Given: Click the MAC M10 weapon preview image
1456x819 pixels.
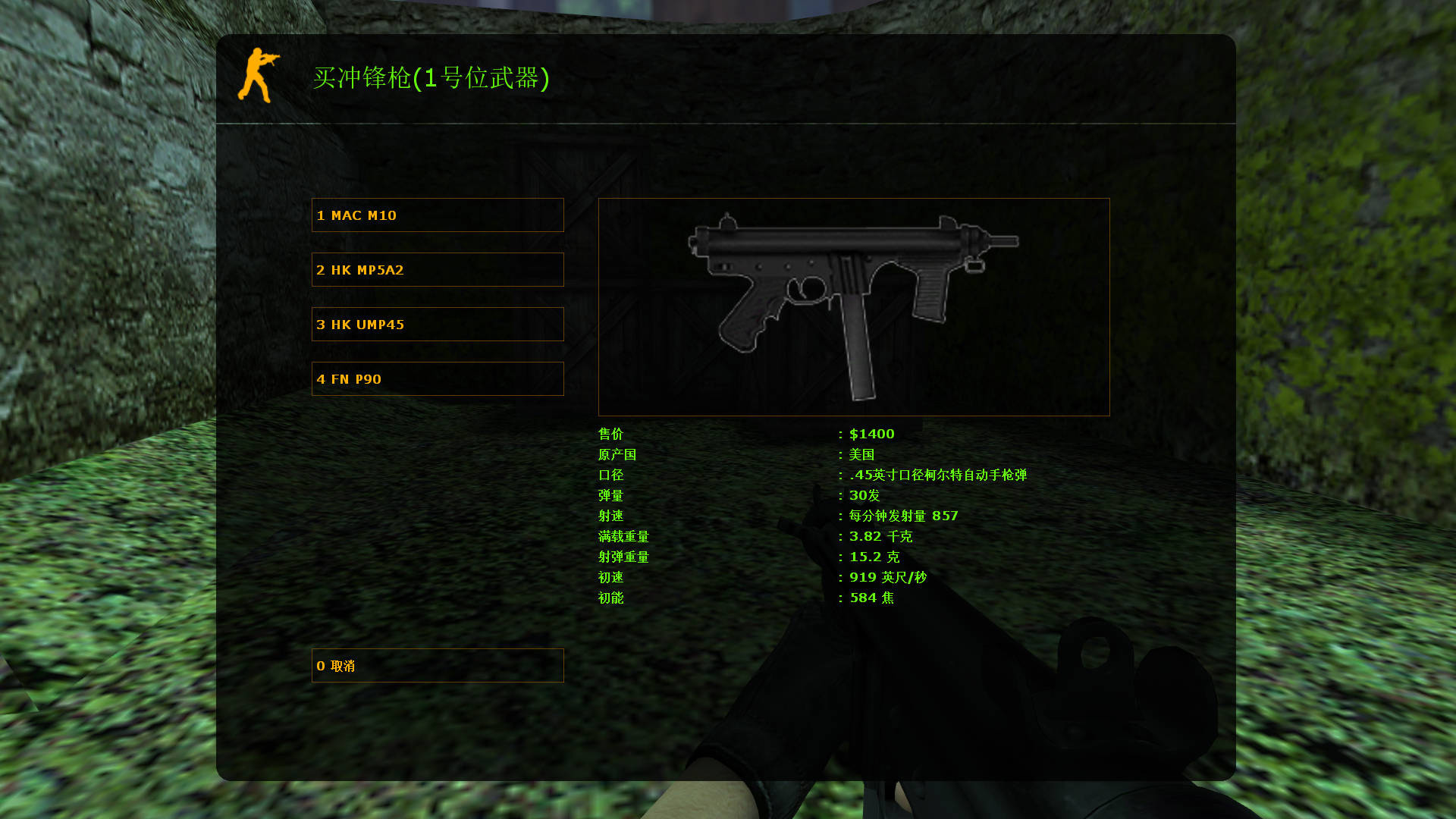Looking at the screenshot, I should click(x=853, y=303).
